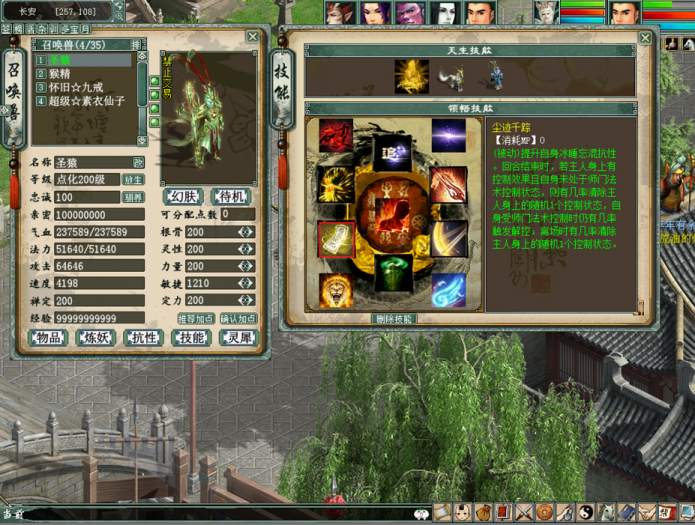Close the skills panel
This screenshot has width=695, height=525.
(x=645, y=38)
